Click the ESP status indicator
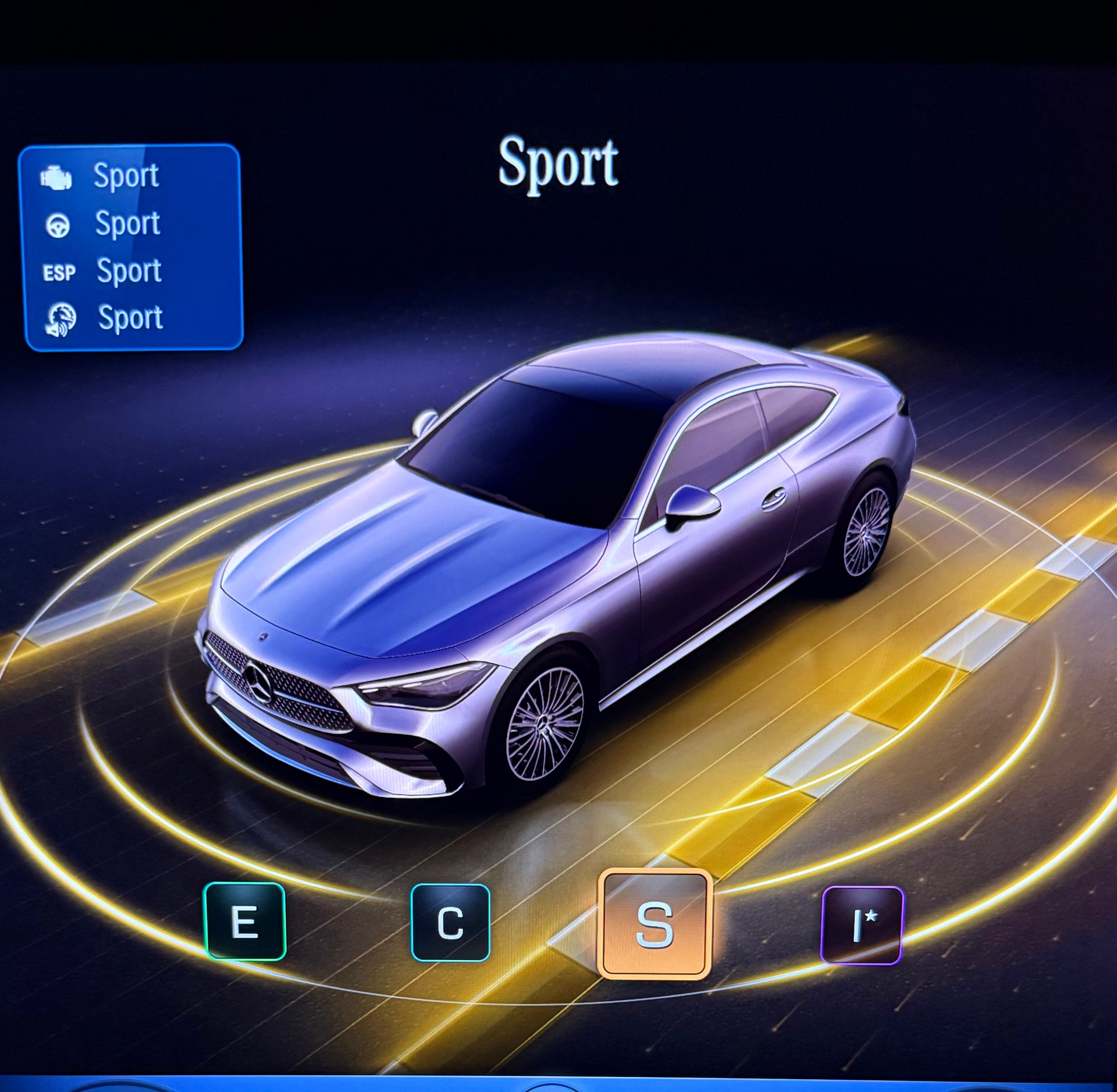The width and height of the screenshot is (1117, 1092). coord(58,271)
